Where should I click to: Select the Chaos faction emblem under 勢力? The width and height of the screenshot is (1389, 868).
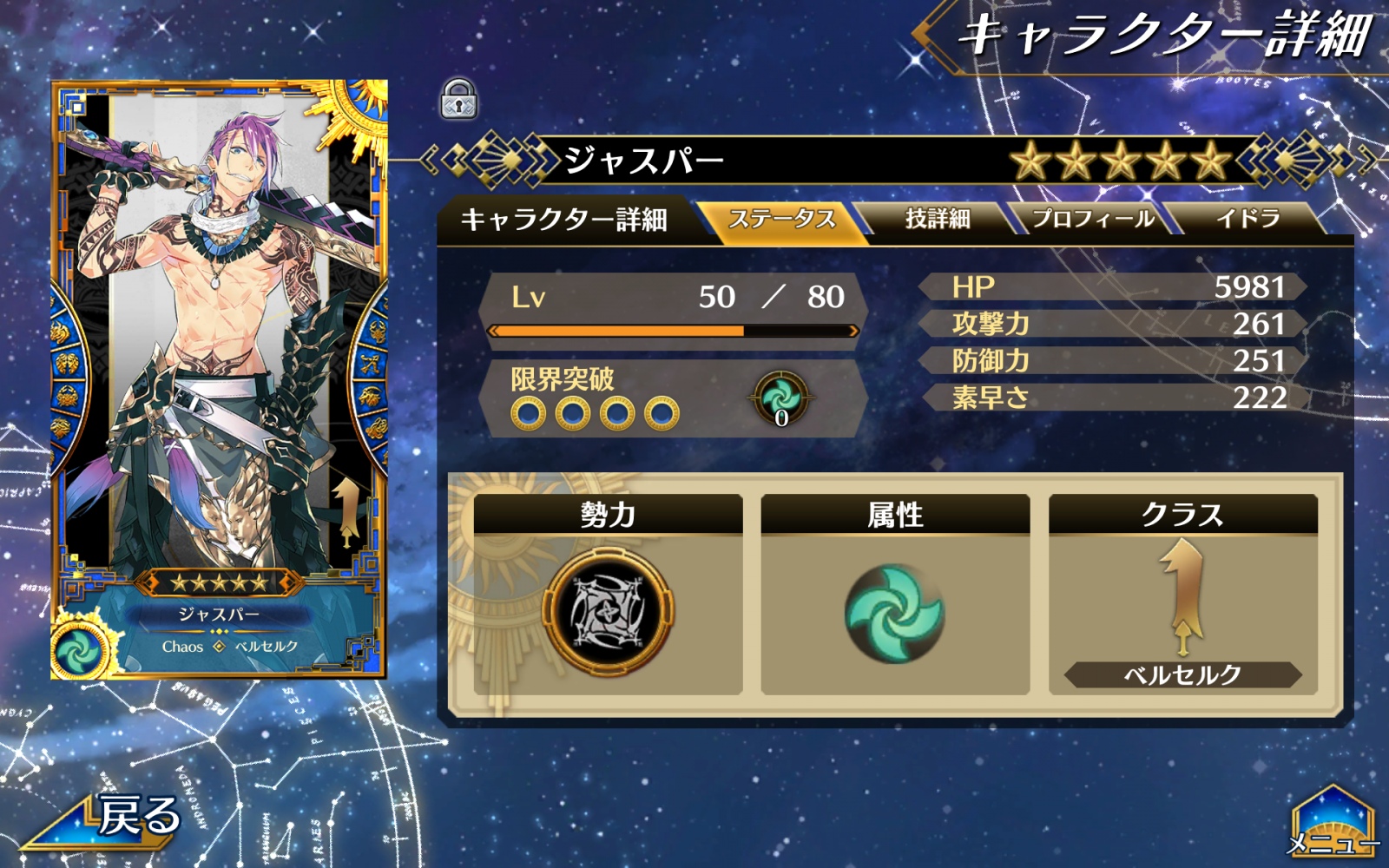click(x=608, y=613)
